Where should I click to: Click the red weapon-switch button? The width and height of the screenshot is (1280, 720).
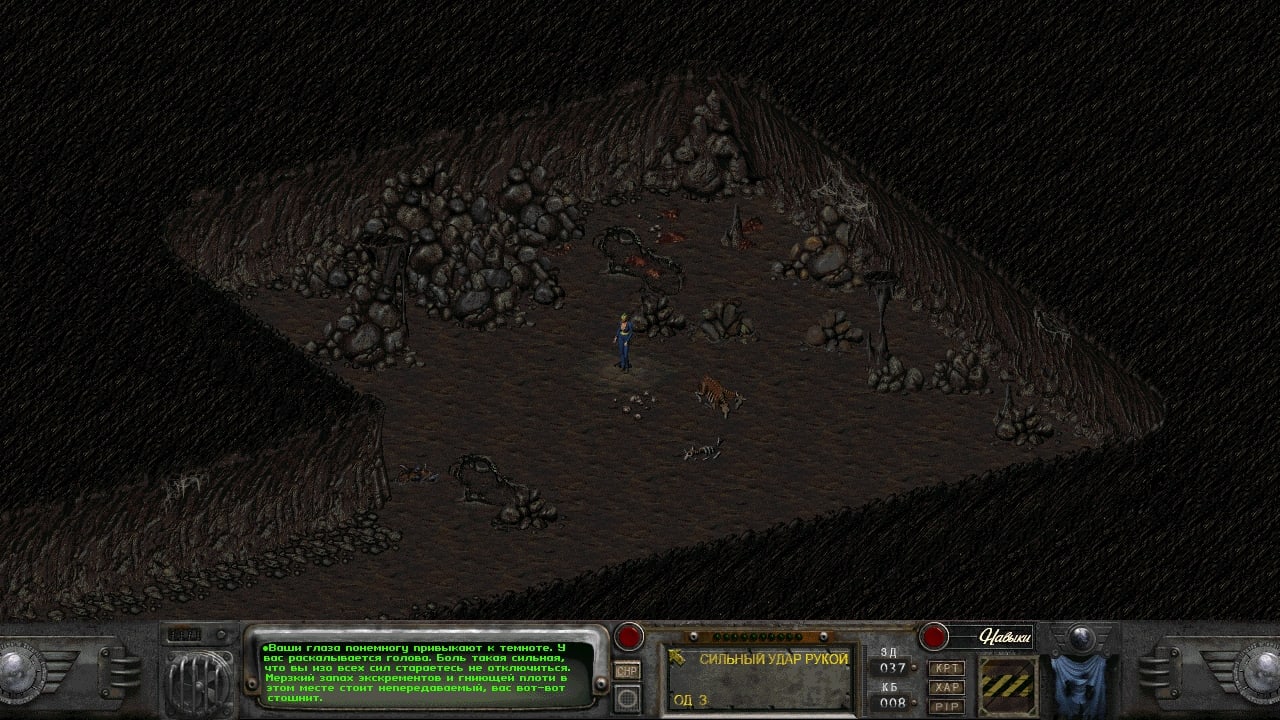[x=629, y=636]
